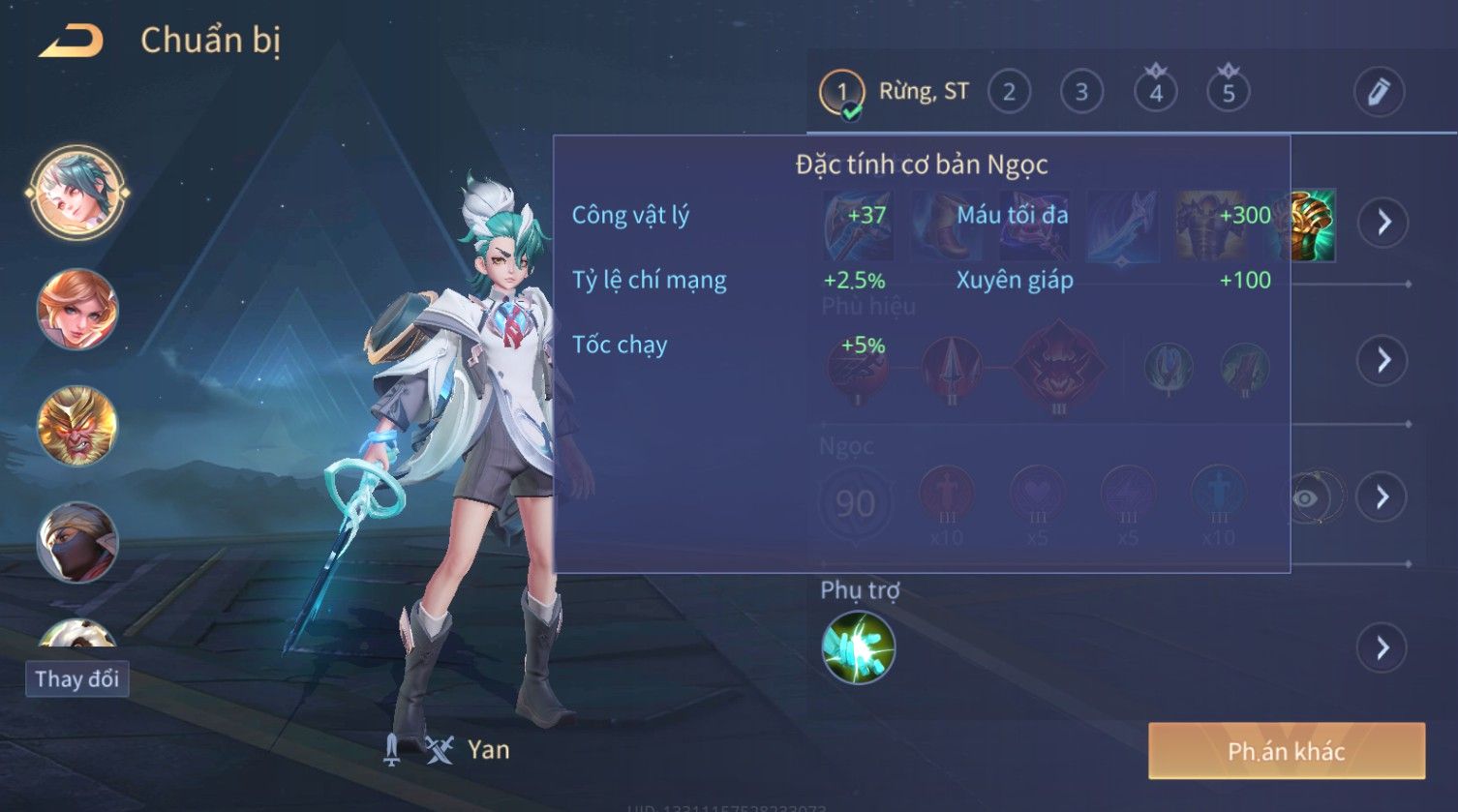Screen dimensions: 1458x812
Task: Open the Ngọc details arrow
Action: pyautogui.click(x=1382, y=497)
